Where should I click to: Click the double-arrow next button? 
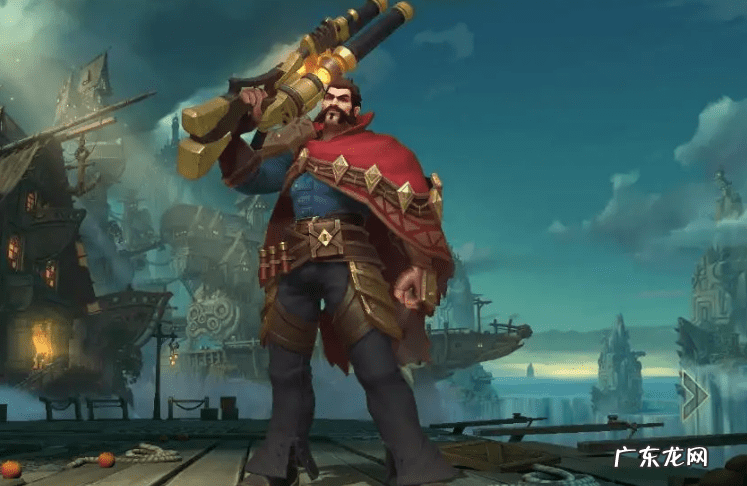[693, 394]
